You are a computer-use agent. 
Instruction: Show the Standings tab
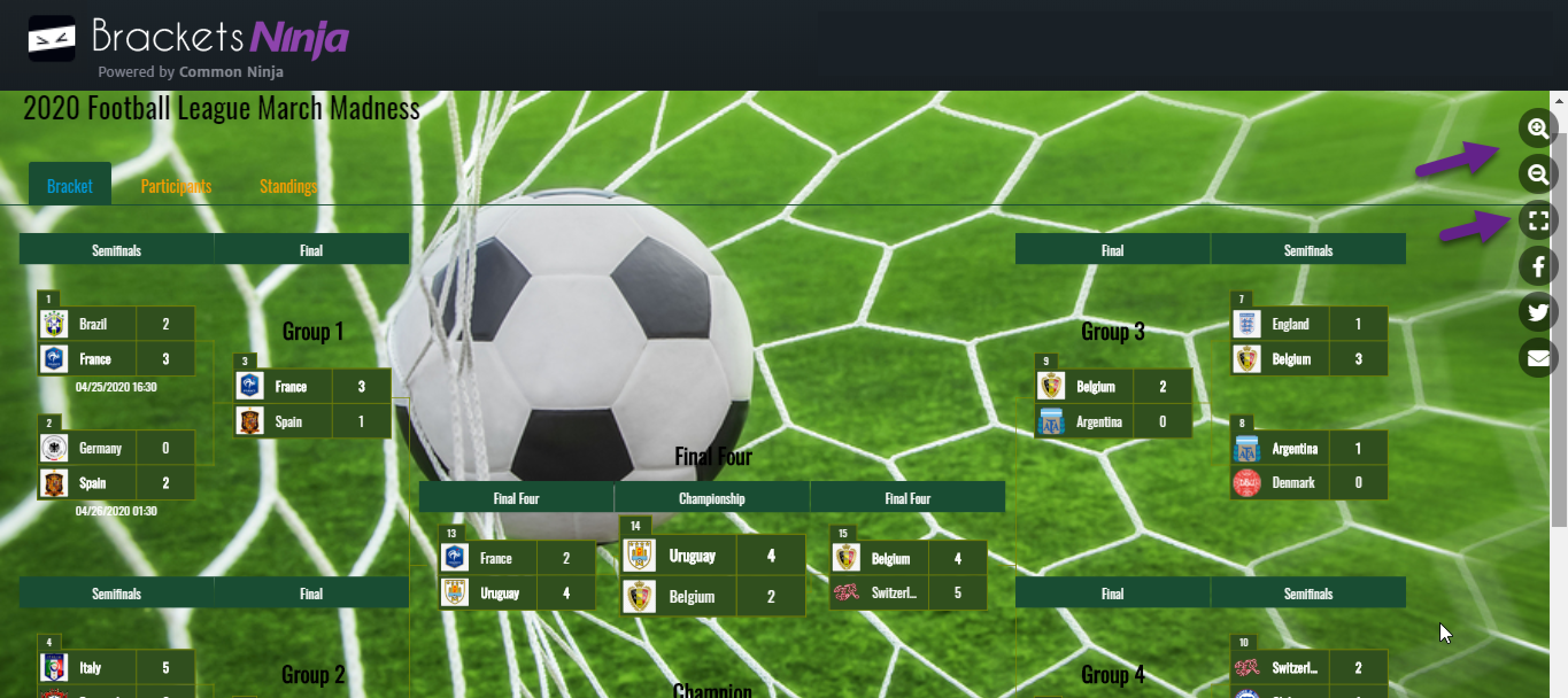(288, 185)
